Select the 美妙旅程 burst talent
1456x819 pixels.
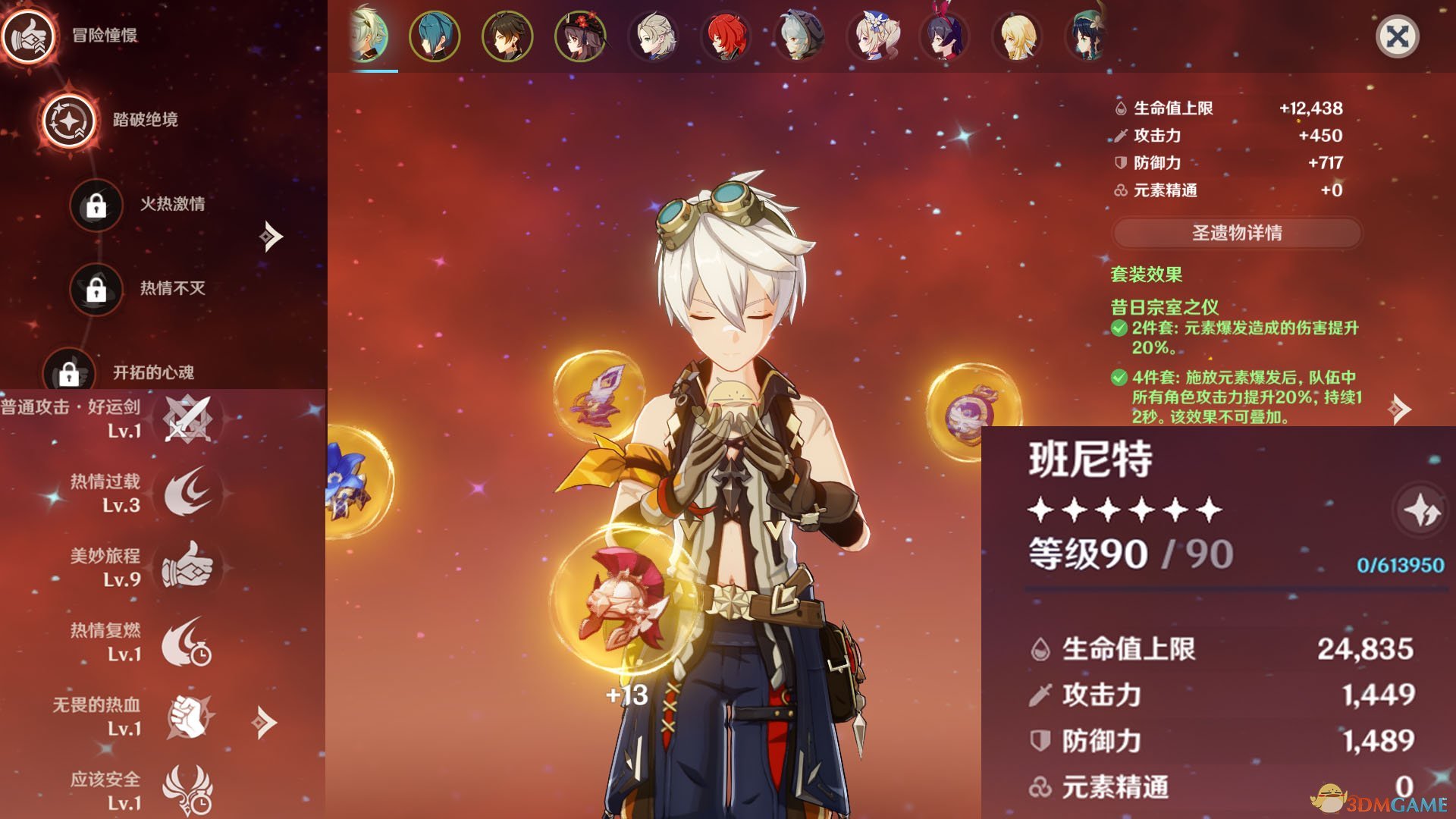187,566
